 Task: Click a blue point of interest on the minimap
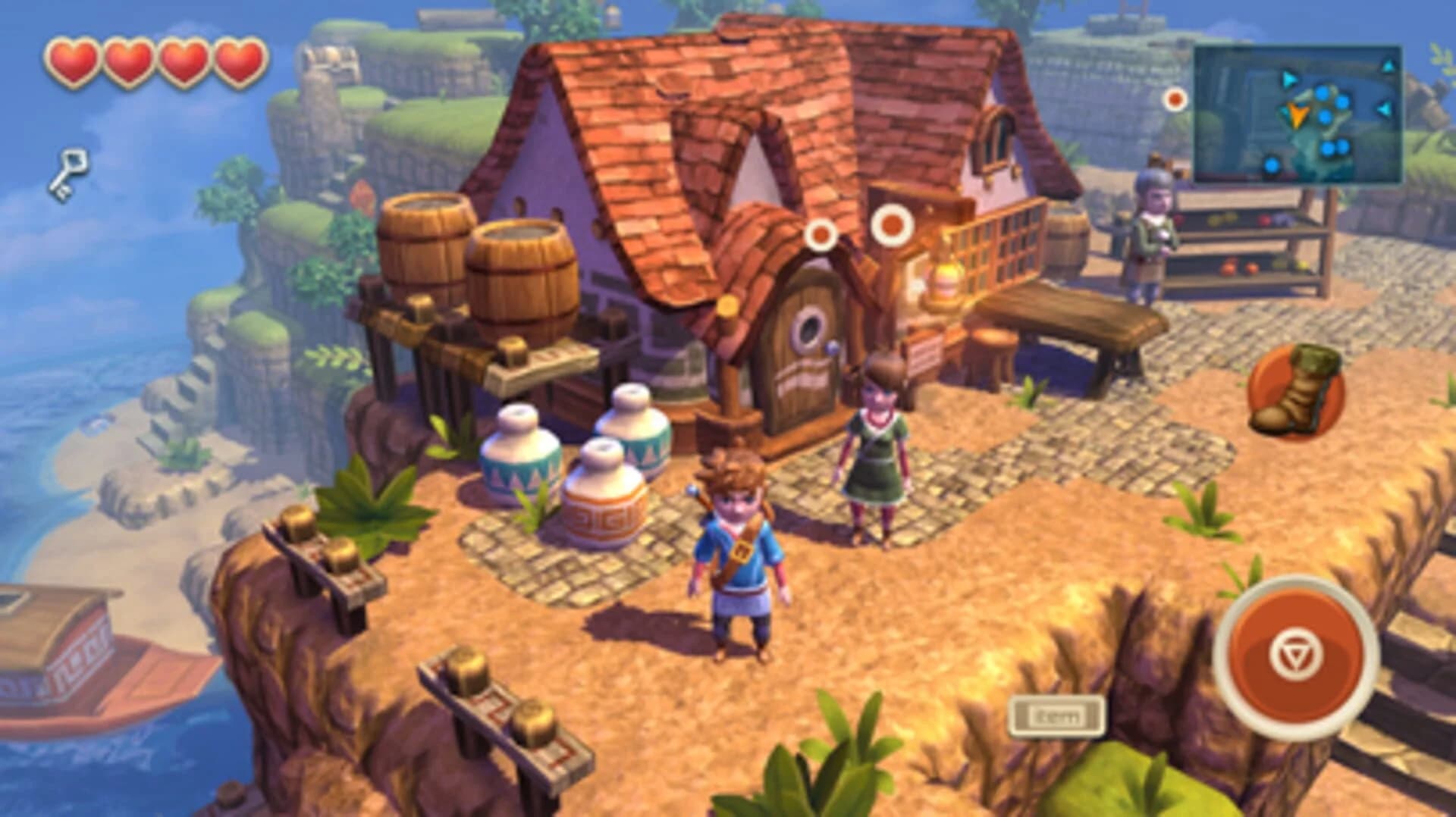1323,92
